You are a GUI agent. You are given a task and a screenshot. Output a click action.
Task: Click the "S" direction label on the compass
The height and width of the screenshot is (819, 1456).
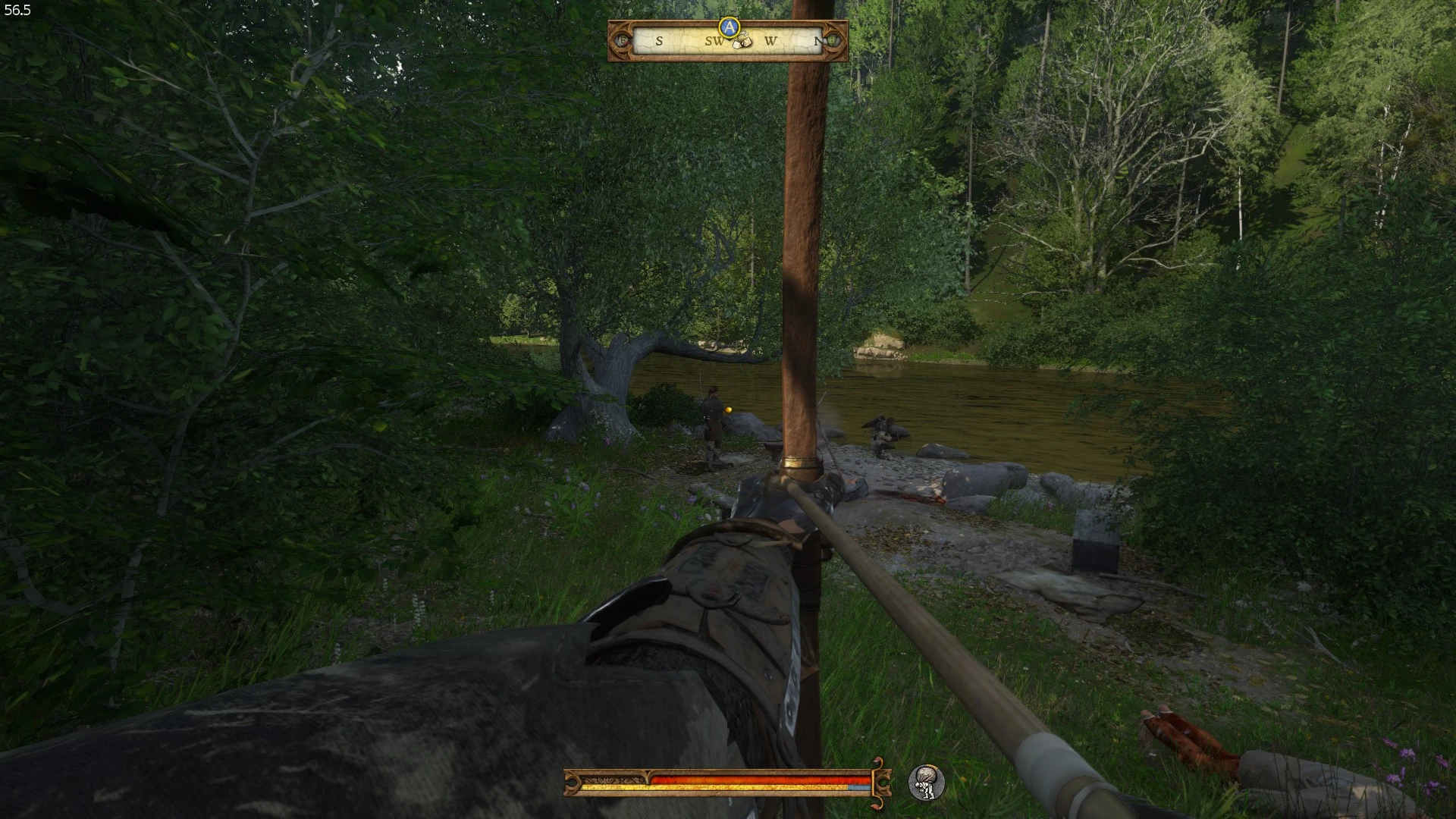click(659, 41)
